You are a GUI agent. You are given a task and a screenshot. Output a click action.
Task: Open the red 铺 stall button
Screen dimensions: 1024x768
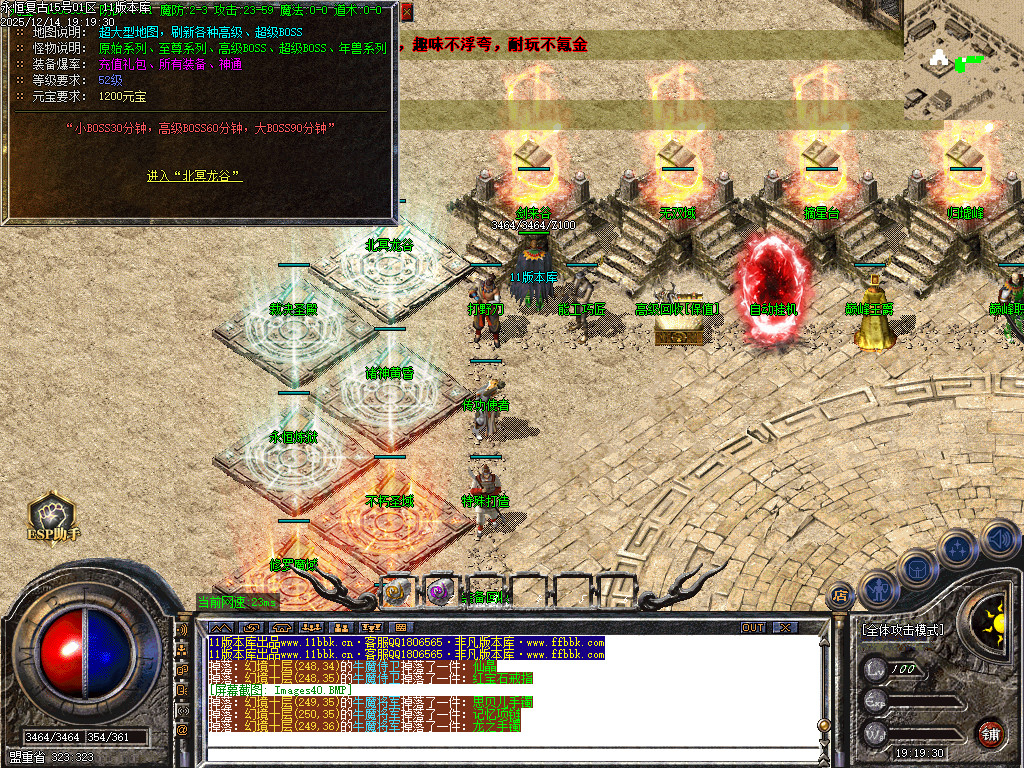point(989,732)
